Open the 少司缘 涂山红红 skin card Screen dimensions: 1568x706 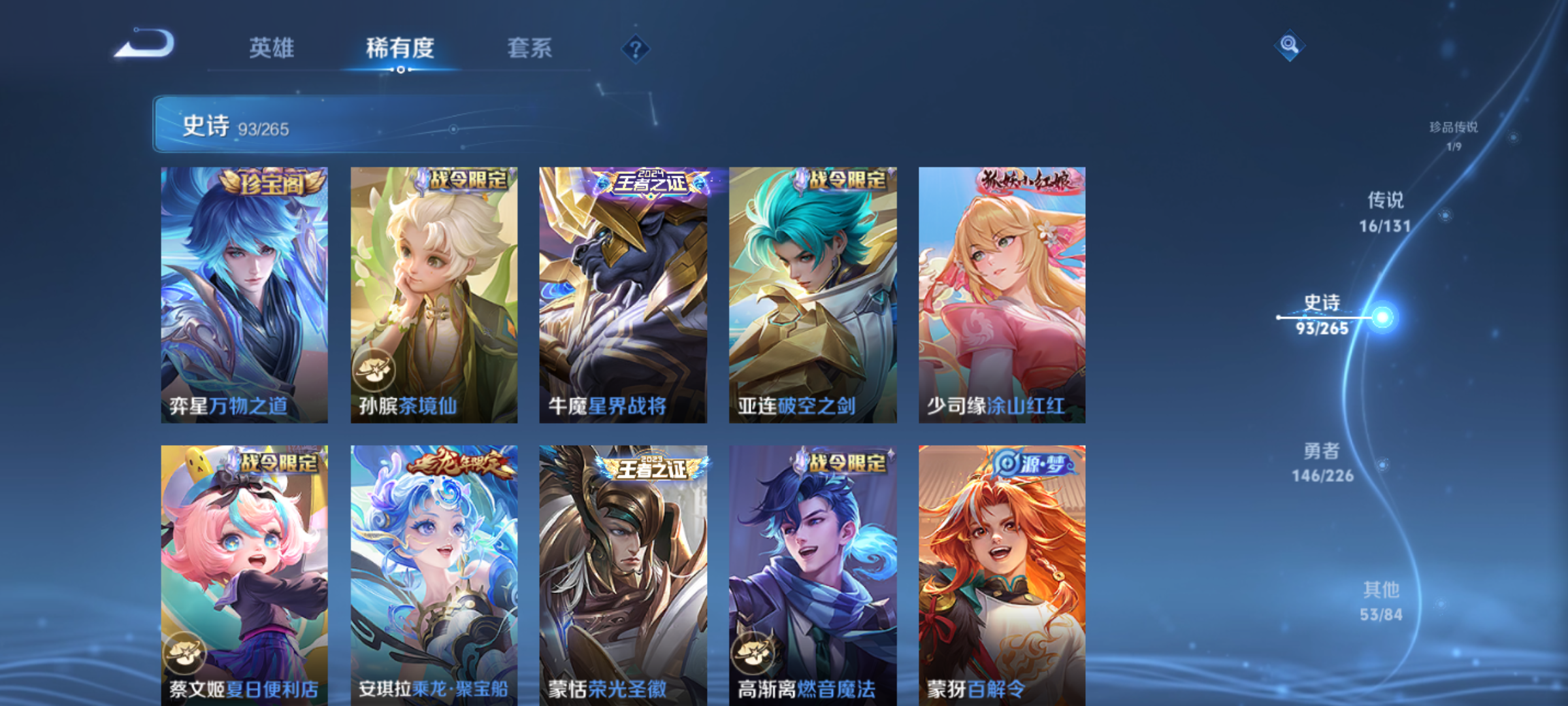(1002, 294)
